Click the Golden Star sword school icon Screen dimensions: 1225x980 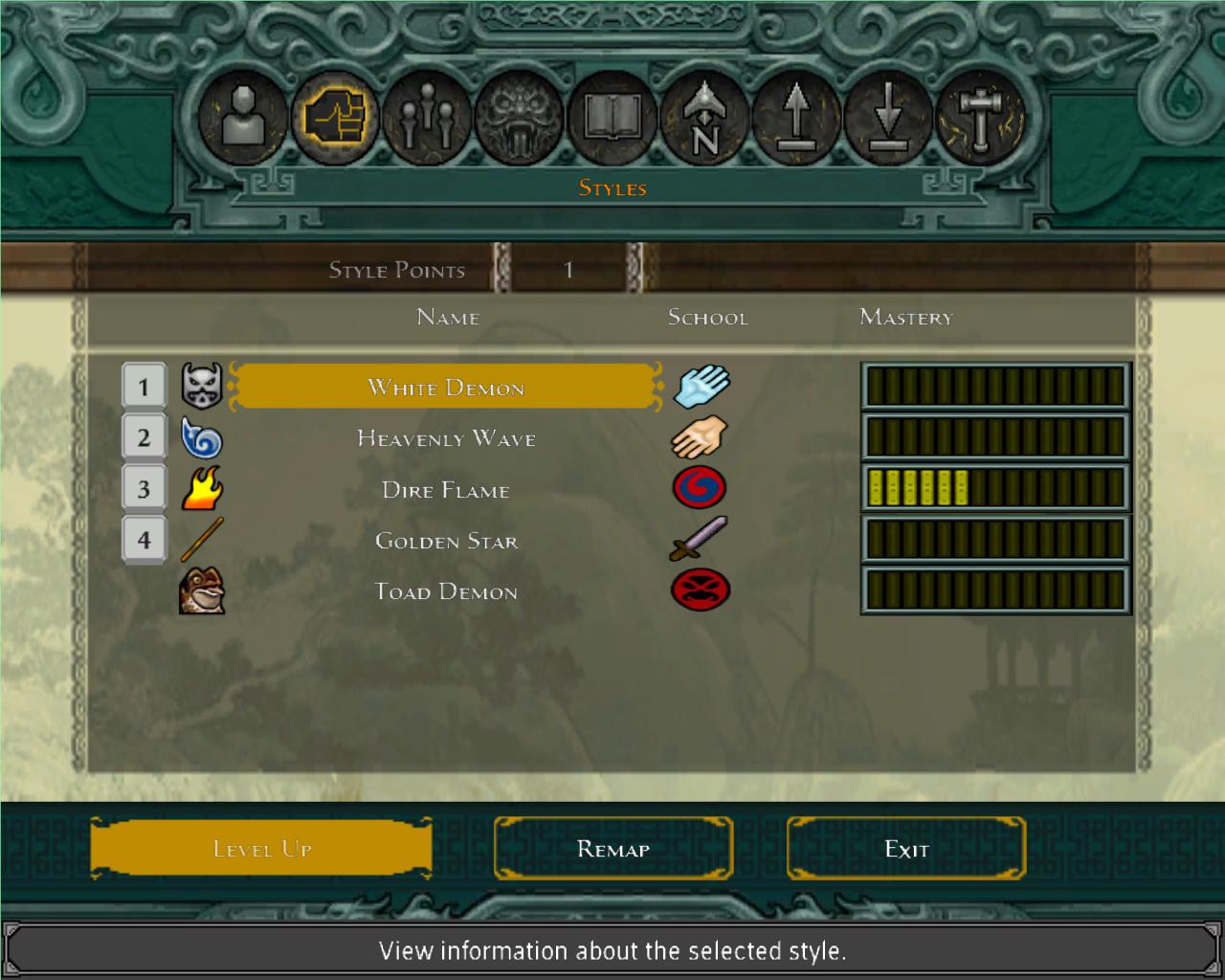(700, 538)
